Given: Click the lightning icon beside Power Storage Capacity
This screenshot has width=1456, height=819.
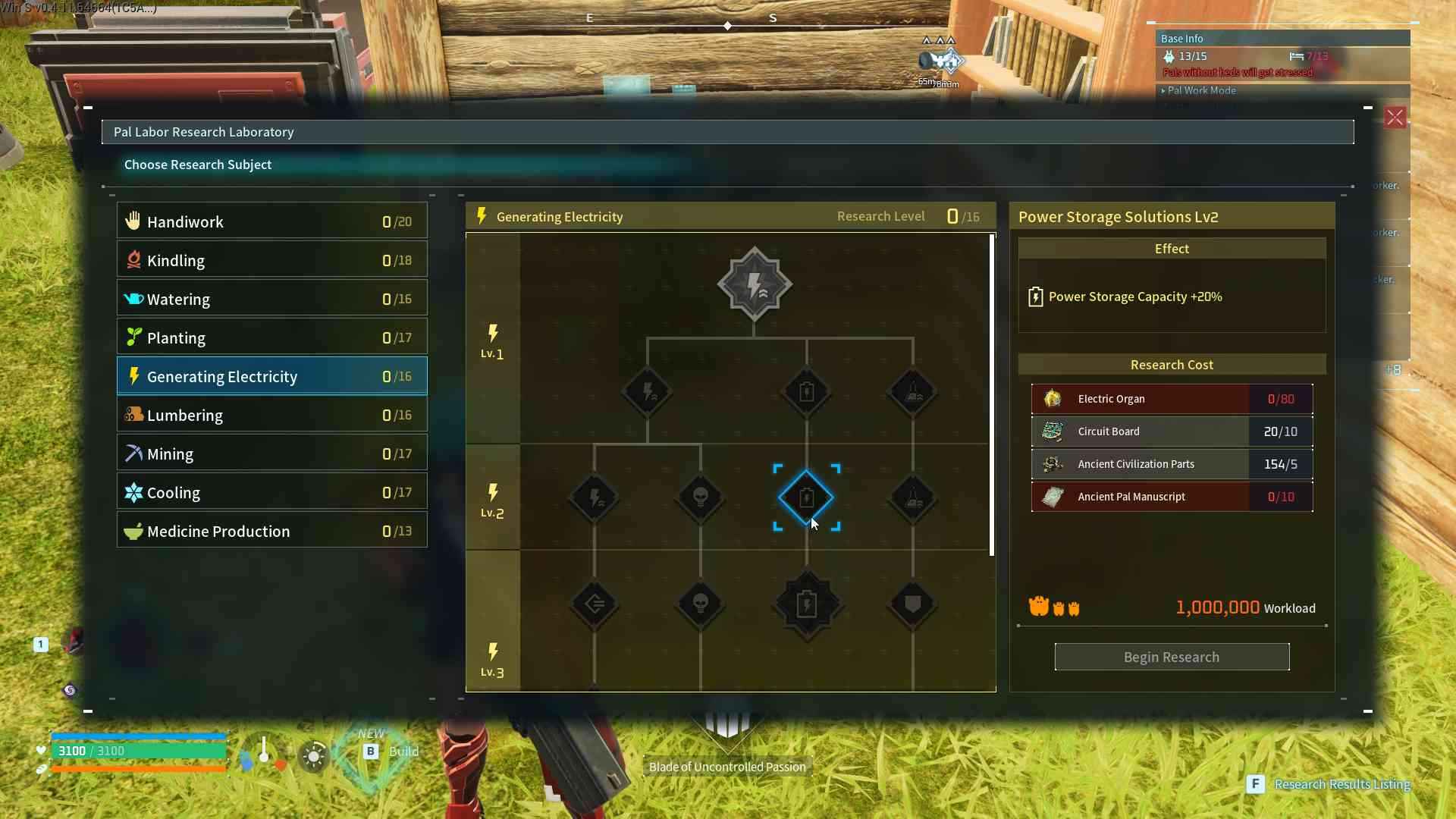Looking at the screenshot, I should (1037, 297).
